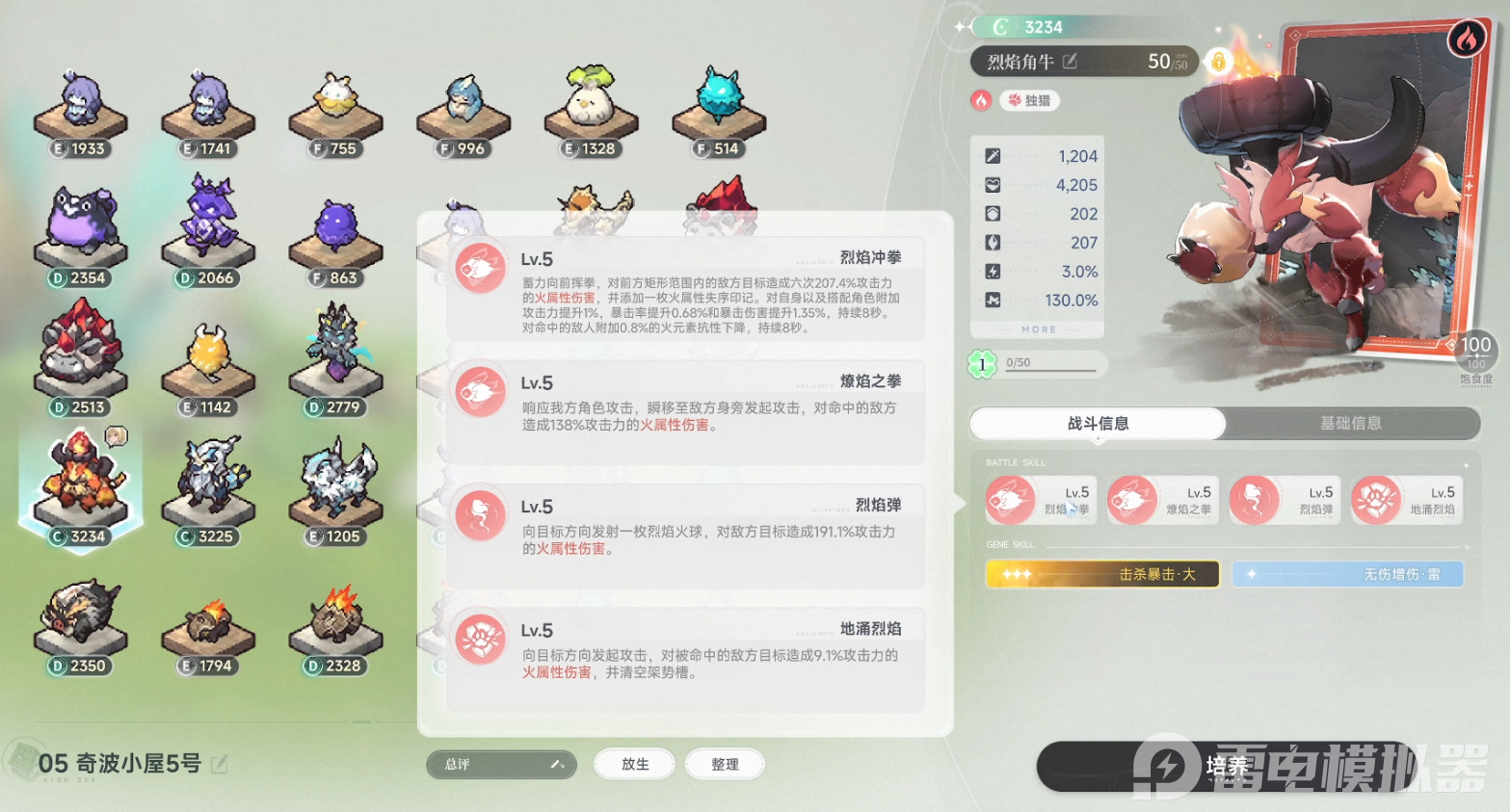This screenshot has width=1510, height=812.
Task: Toggle the yellow lock icon
Action: pyautogui.click(x=1218, y=62)
